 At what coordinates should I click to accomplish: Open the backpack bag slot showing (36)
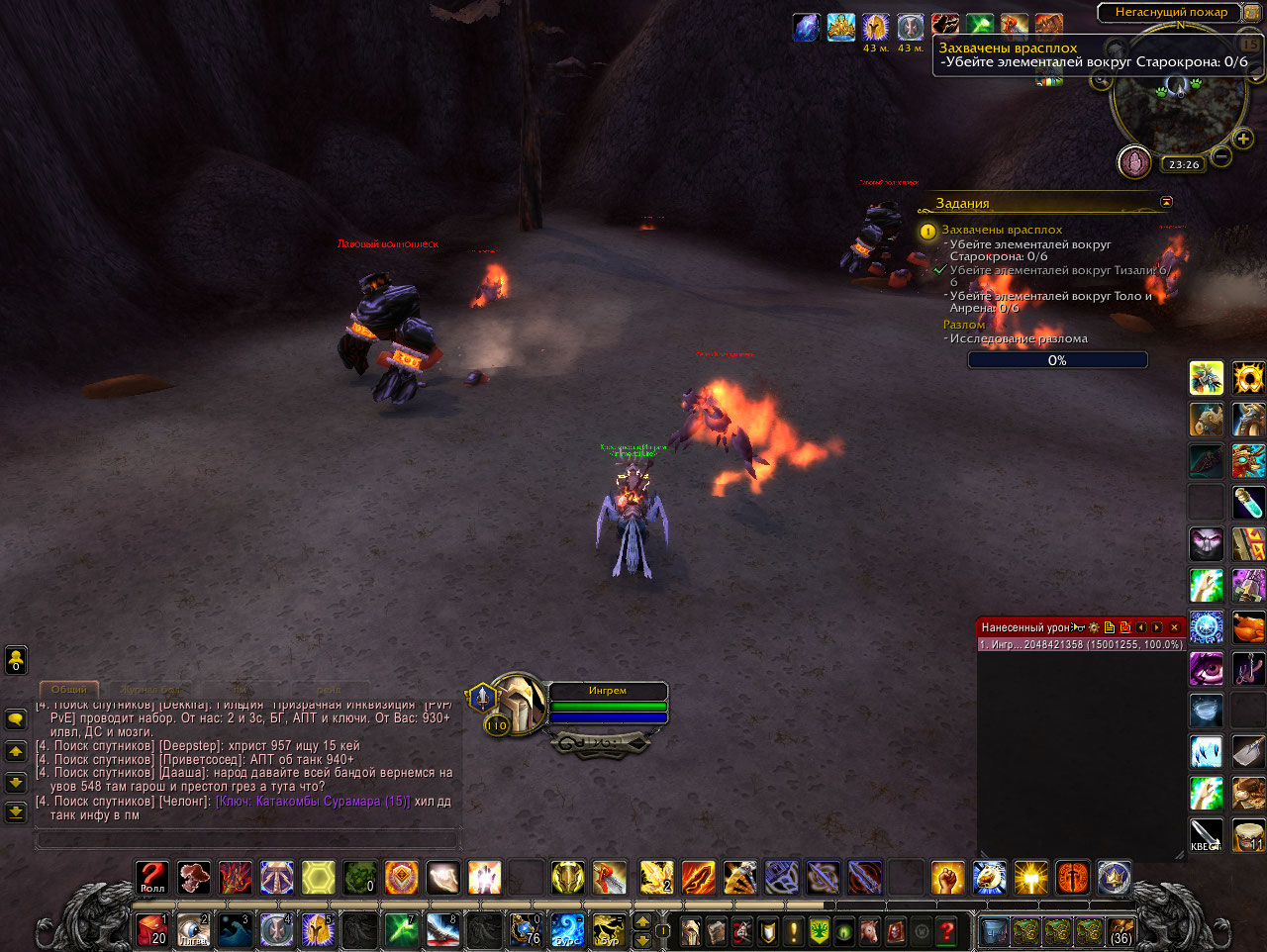[x=1121, y=931]
